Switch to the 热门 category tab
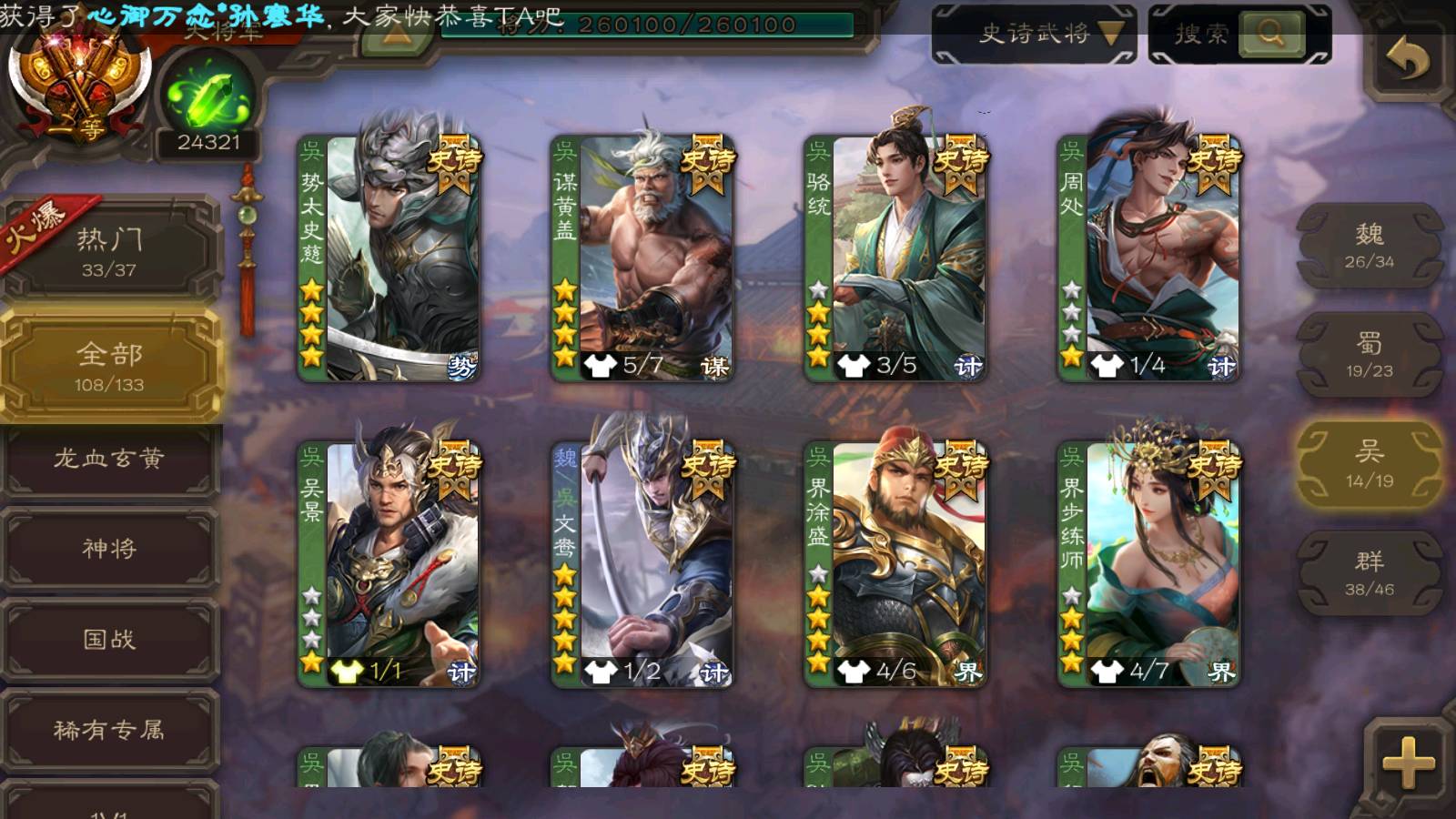This screenshot has width=1456, height=819. 109,251
